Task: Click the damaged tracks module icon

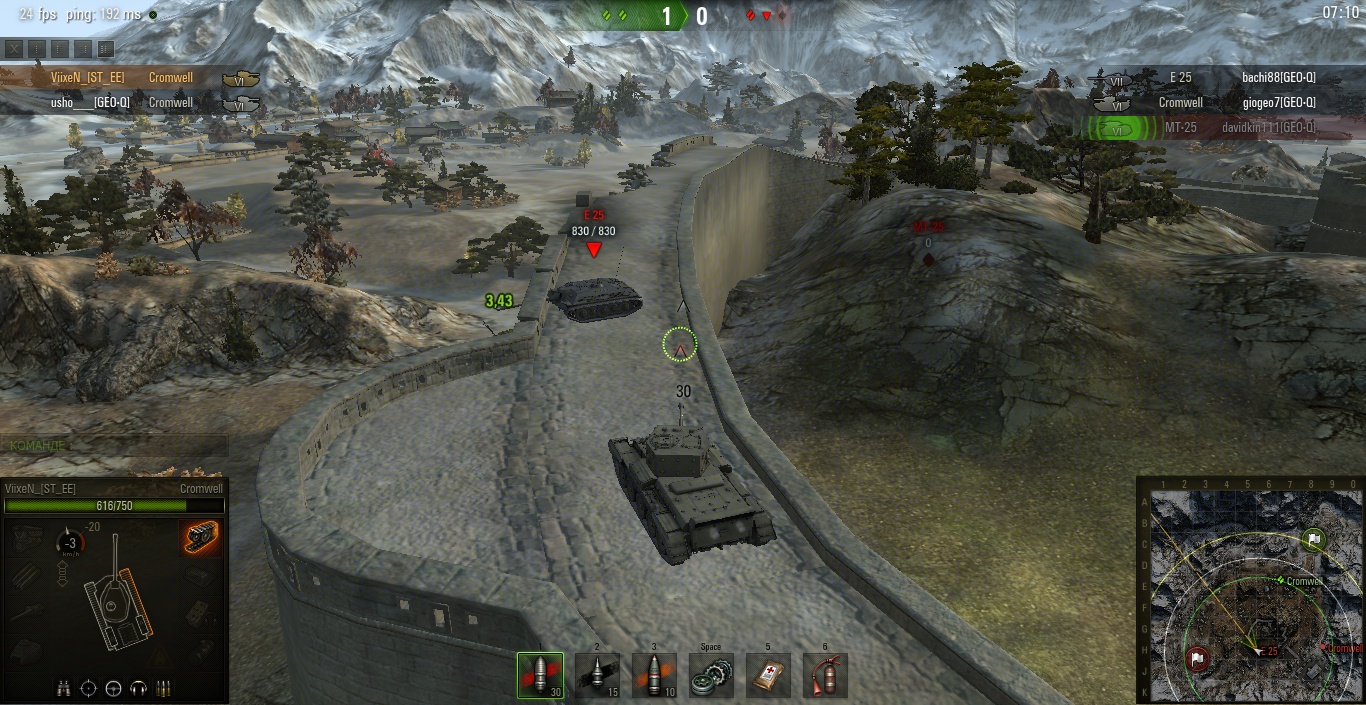Action: point(200,537)
